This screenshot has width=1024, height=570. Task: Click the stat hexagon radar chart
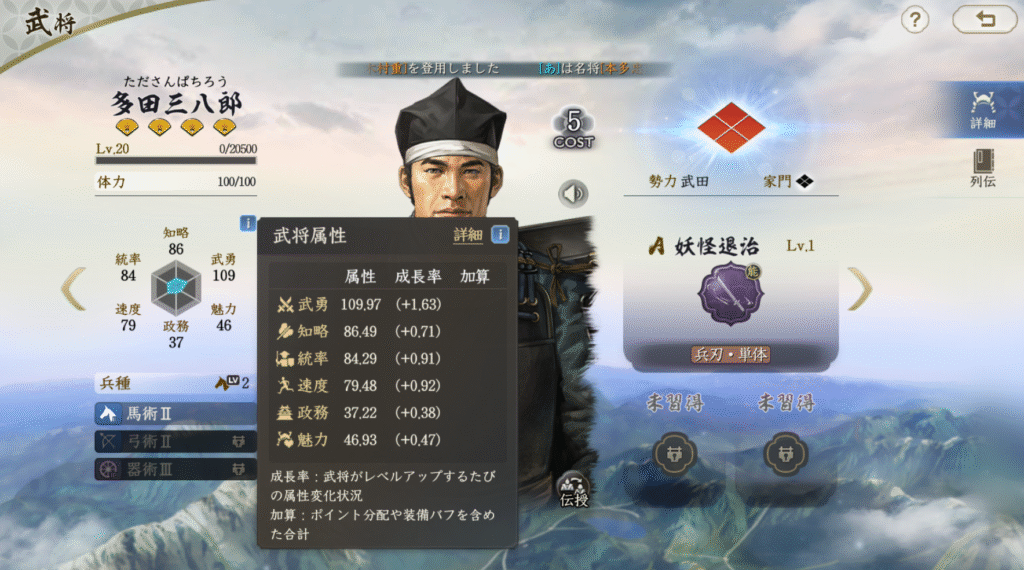(176, 288)
